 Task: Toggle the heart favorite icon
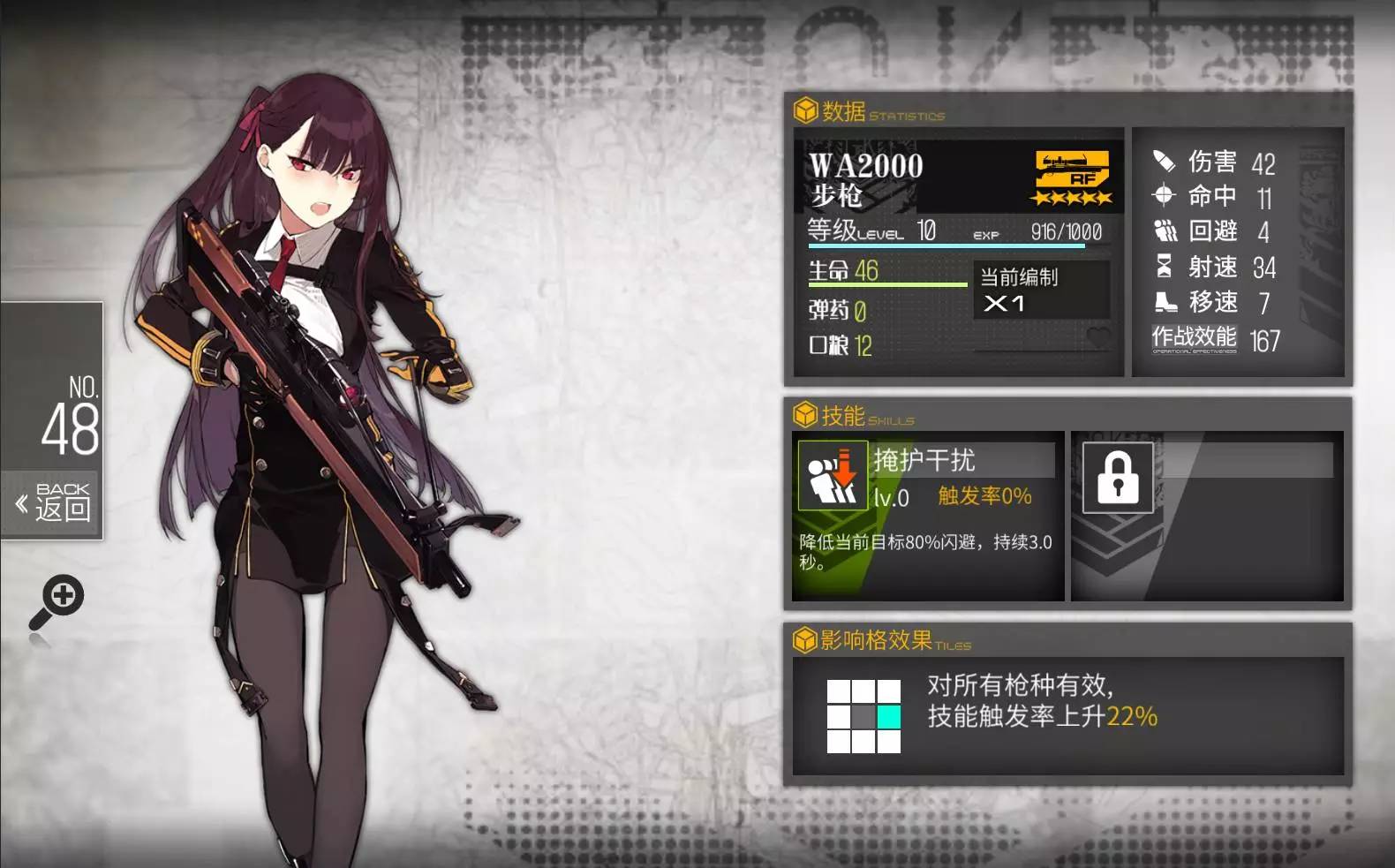(x=1098, y=336)
